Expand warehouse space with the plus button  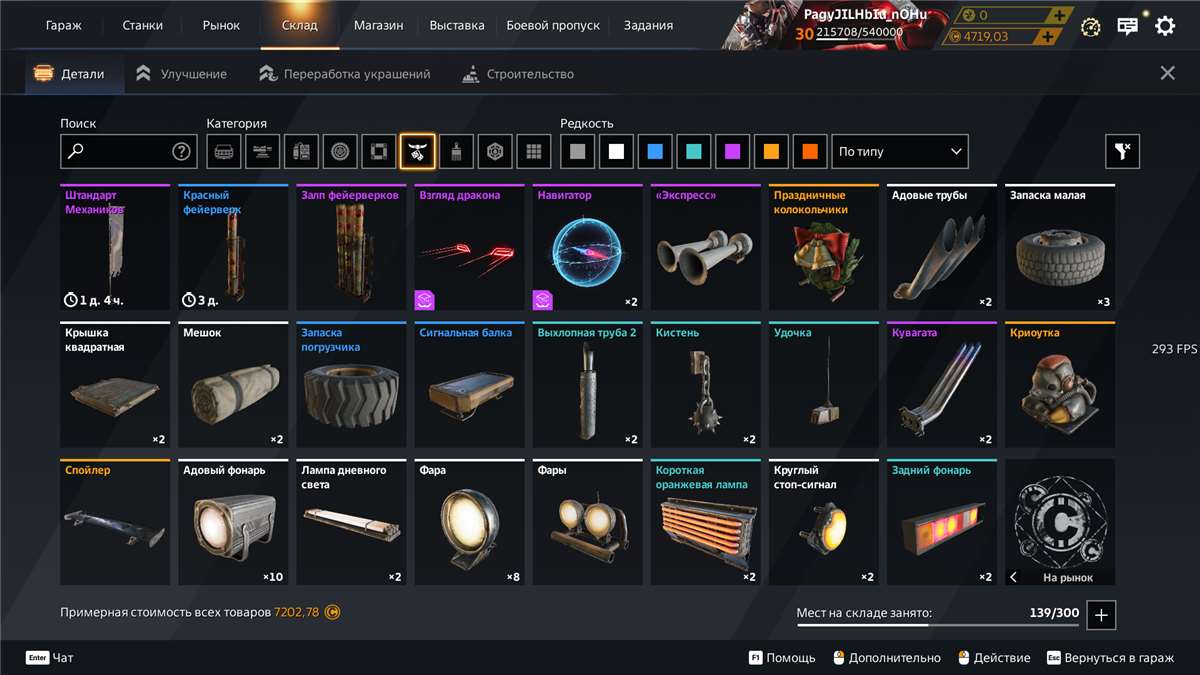coord(1101,615)
